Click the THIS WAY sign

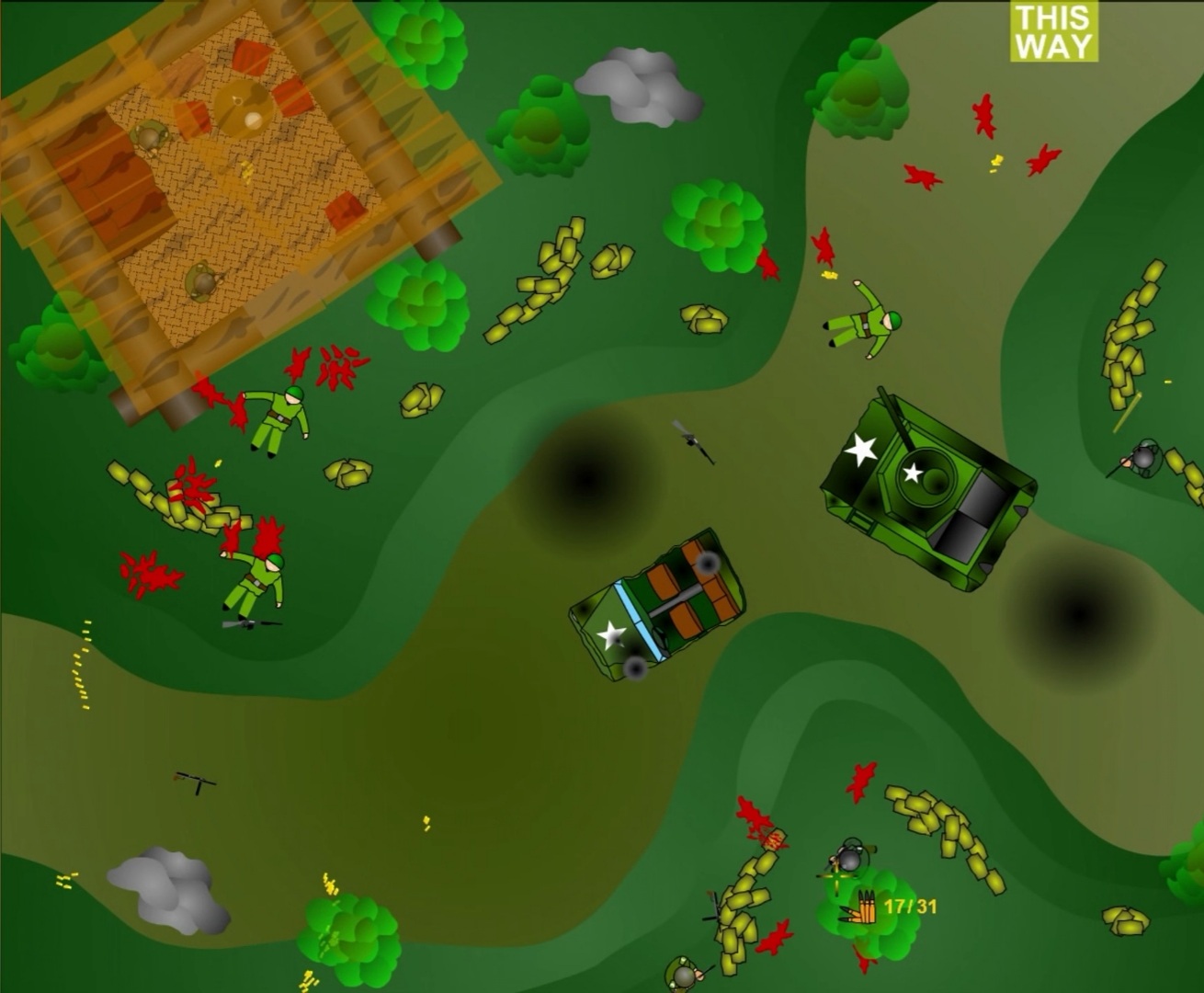click(x=1053, y=30)
